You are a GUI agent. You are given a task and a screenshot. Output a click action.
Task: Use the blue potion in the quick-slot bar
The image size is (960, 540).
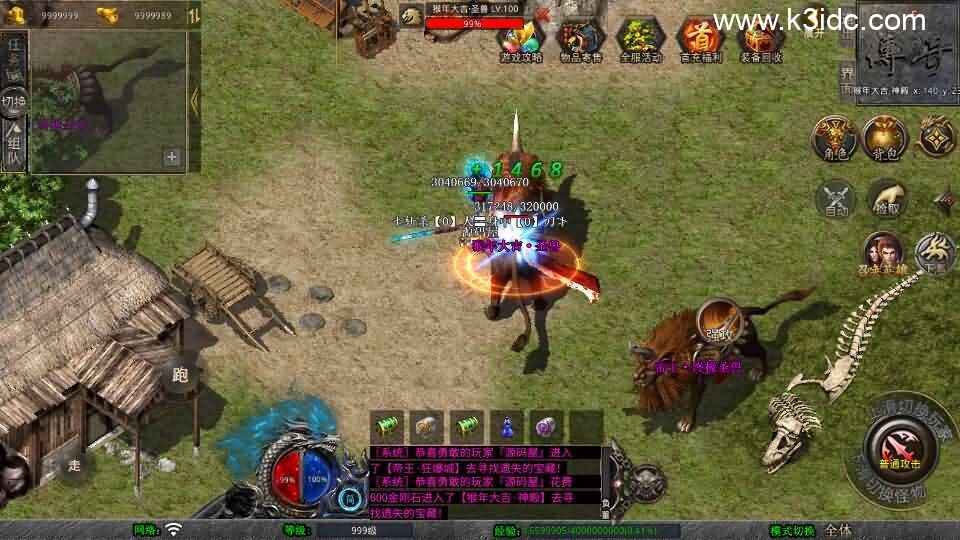509,427
